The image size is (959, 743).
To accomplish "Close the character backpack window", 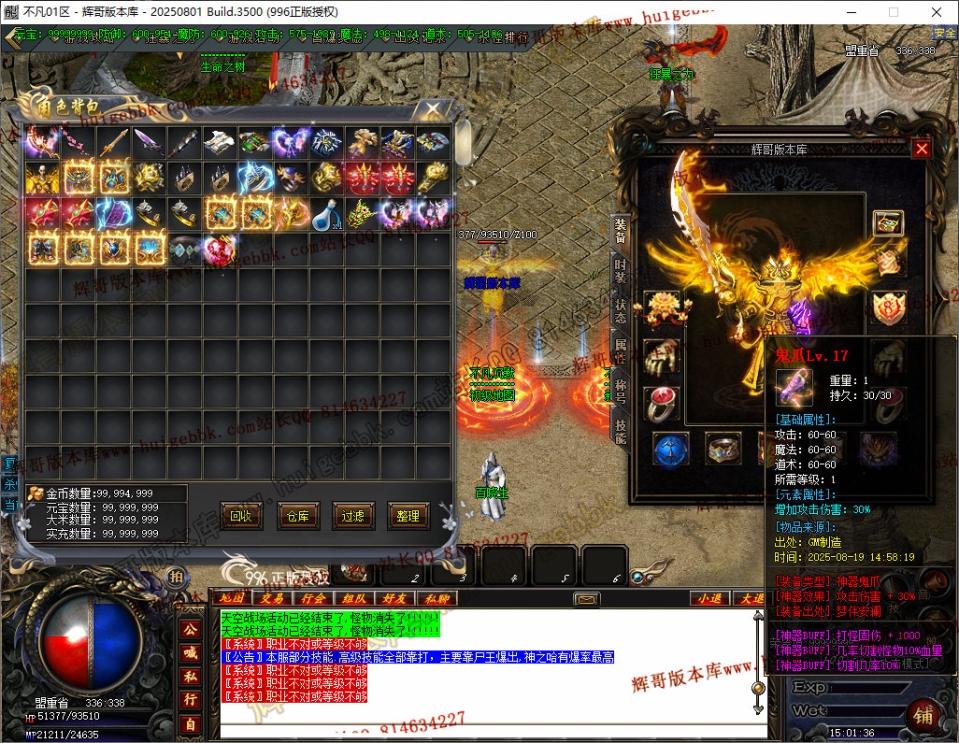I will coord(433,109).
